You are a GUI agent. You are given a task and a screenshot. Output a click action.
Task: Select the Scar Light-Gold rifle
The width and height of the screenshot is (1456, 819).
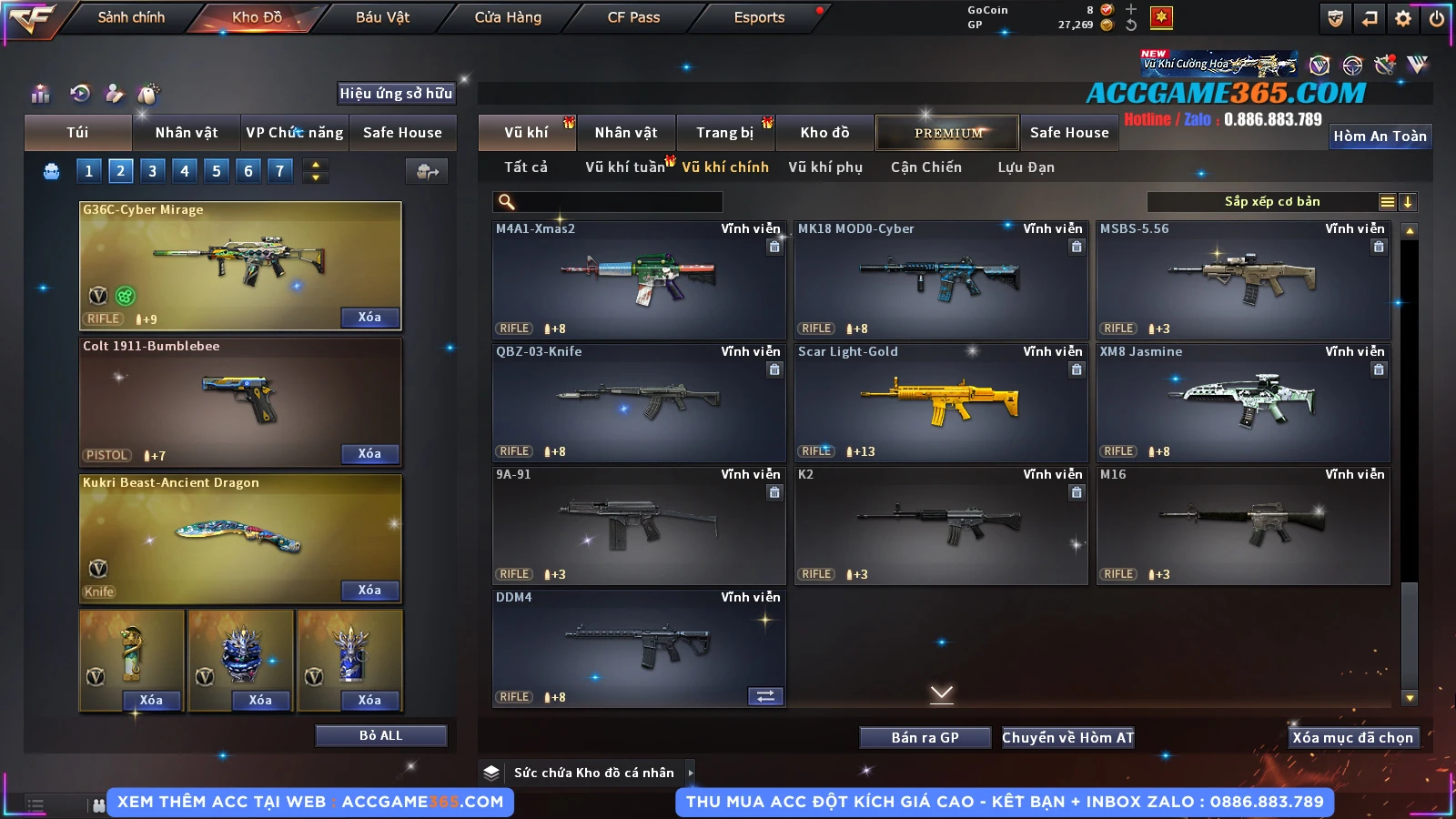[x=940, y=402]
